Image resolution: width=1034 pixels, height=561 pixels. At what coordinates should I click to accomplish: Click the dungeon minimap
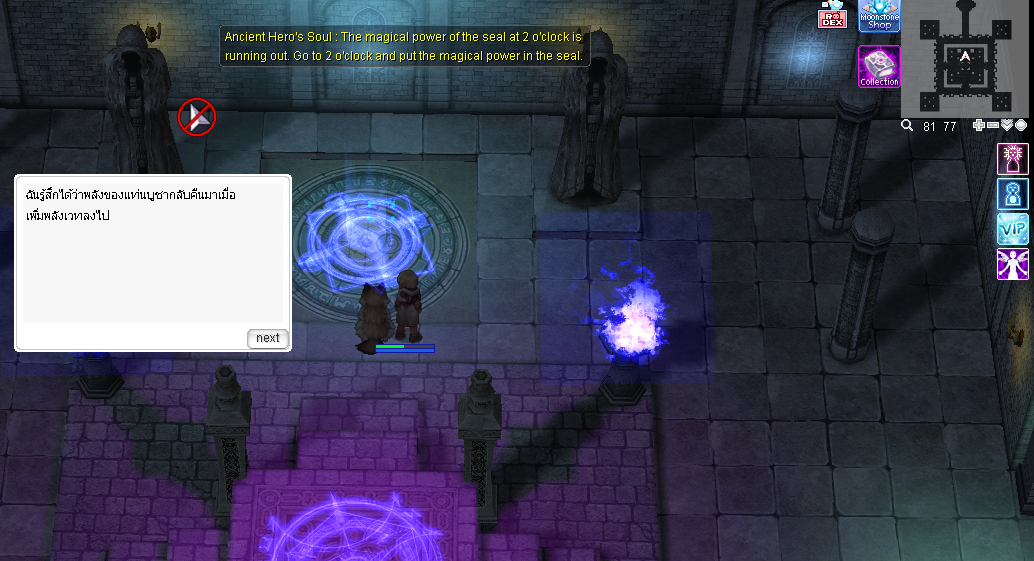965,58
